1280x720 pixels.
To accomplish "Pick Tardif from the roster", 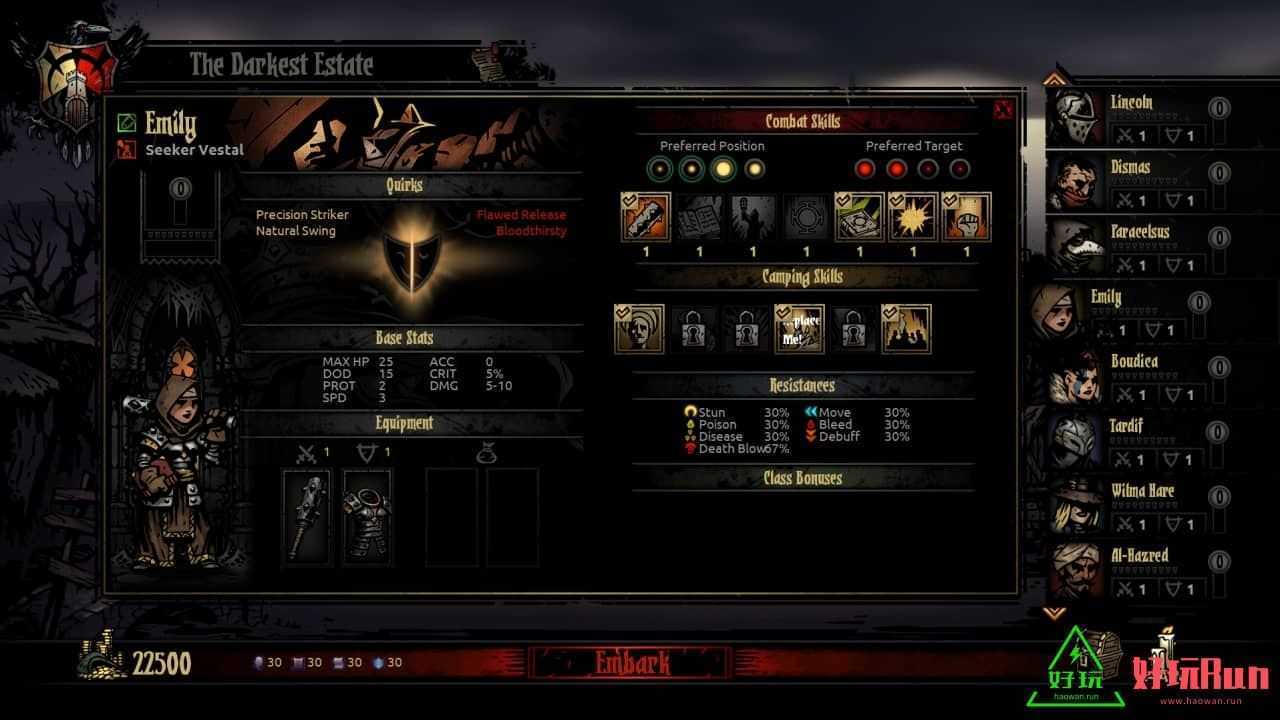I will pos(1130,441).
